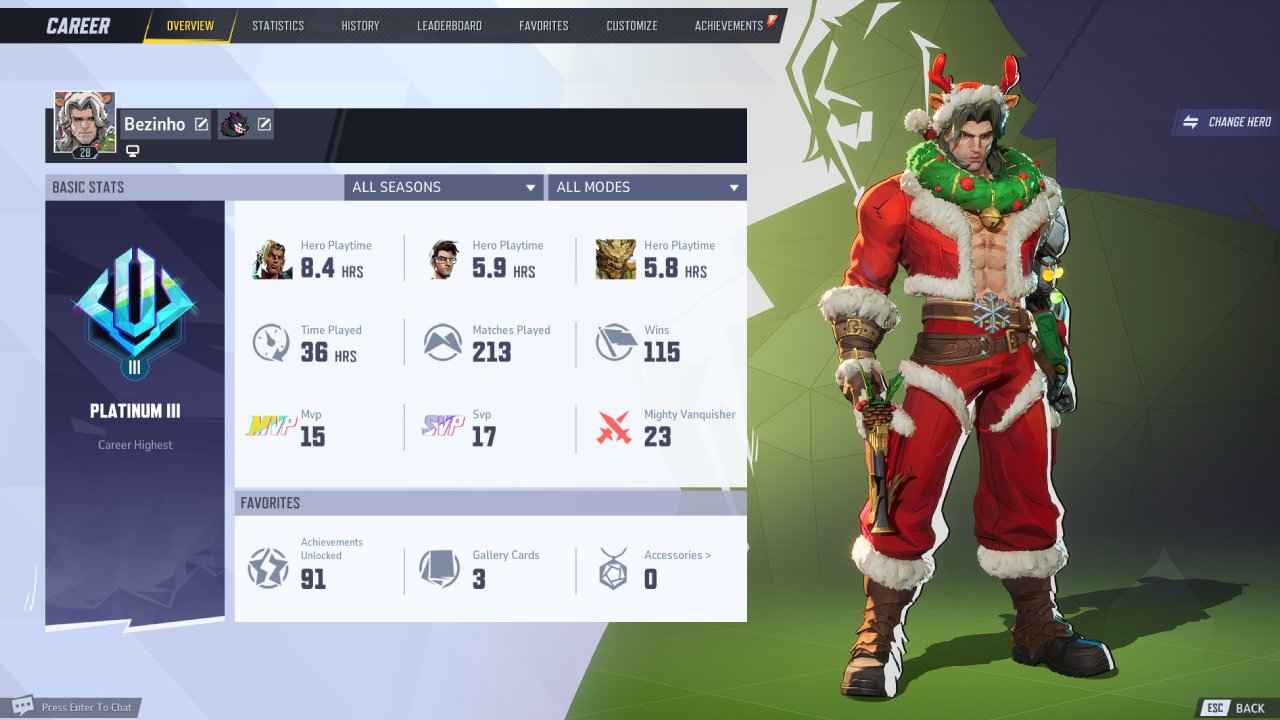Image resolution: width=1280 pixels, height=720 pixels.
Task: Click the Bezinho player avatar portrait
Action: pyautogui.click(x=85, y=122)
